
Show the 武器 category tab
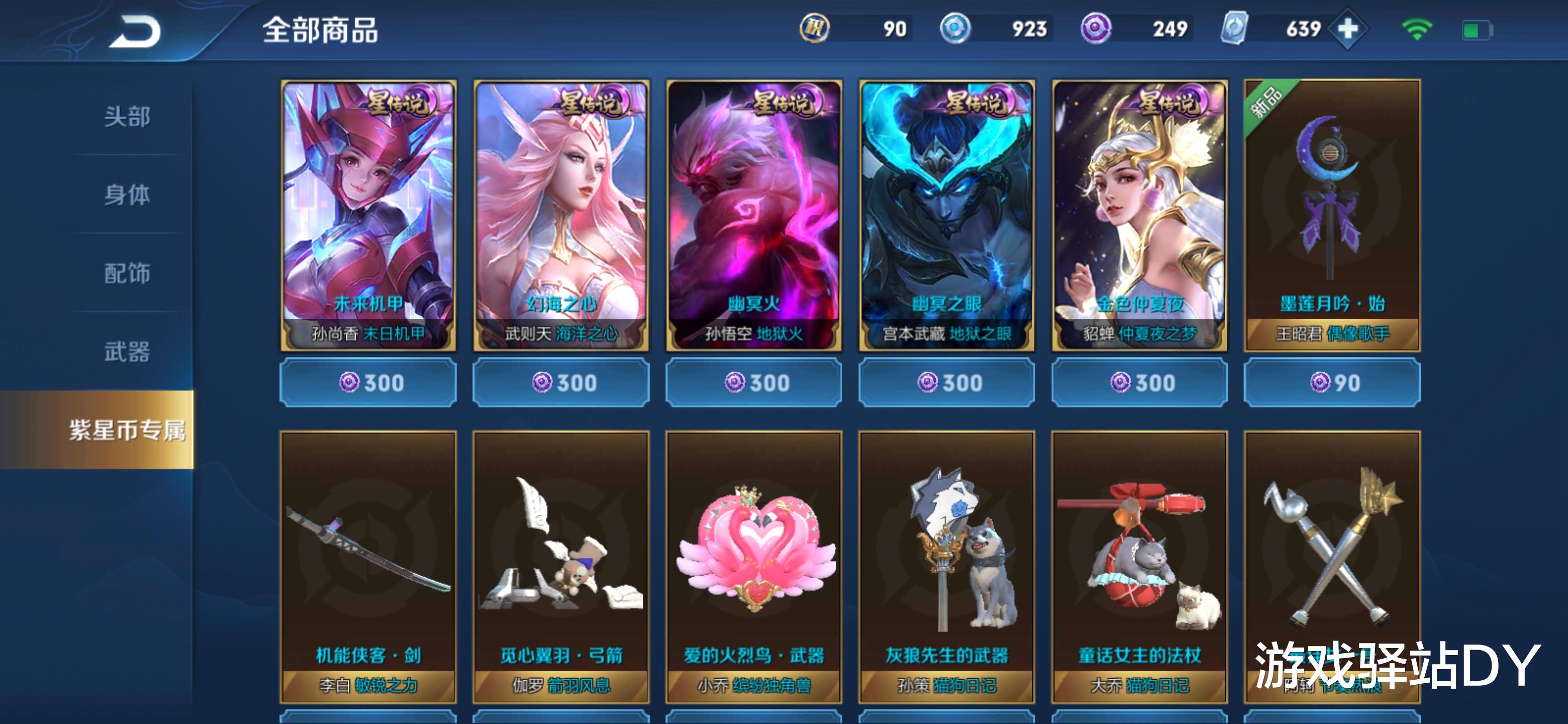coord(127,352)
